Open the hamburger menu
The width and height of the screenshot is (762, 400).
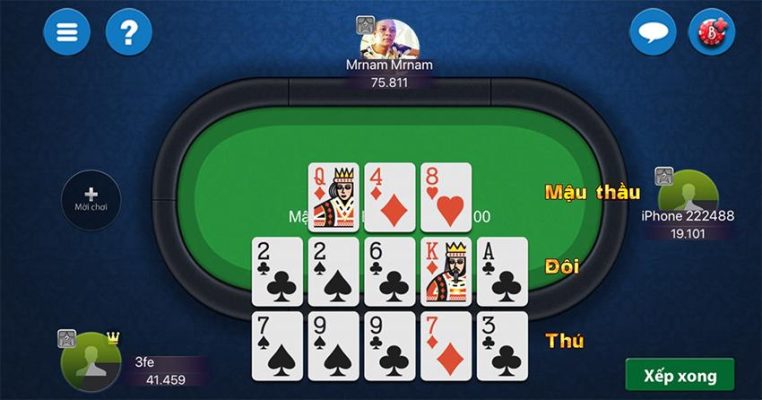[66, 31]
